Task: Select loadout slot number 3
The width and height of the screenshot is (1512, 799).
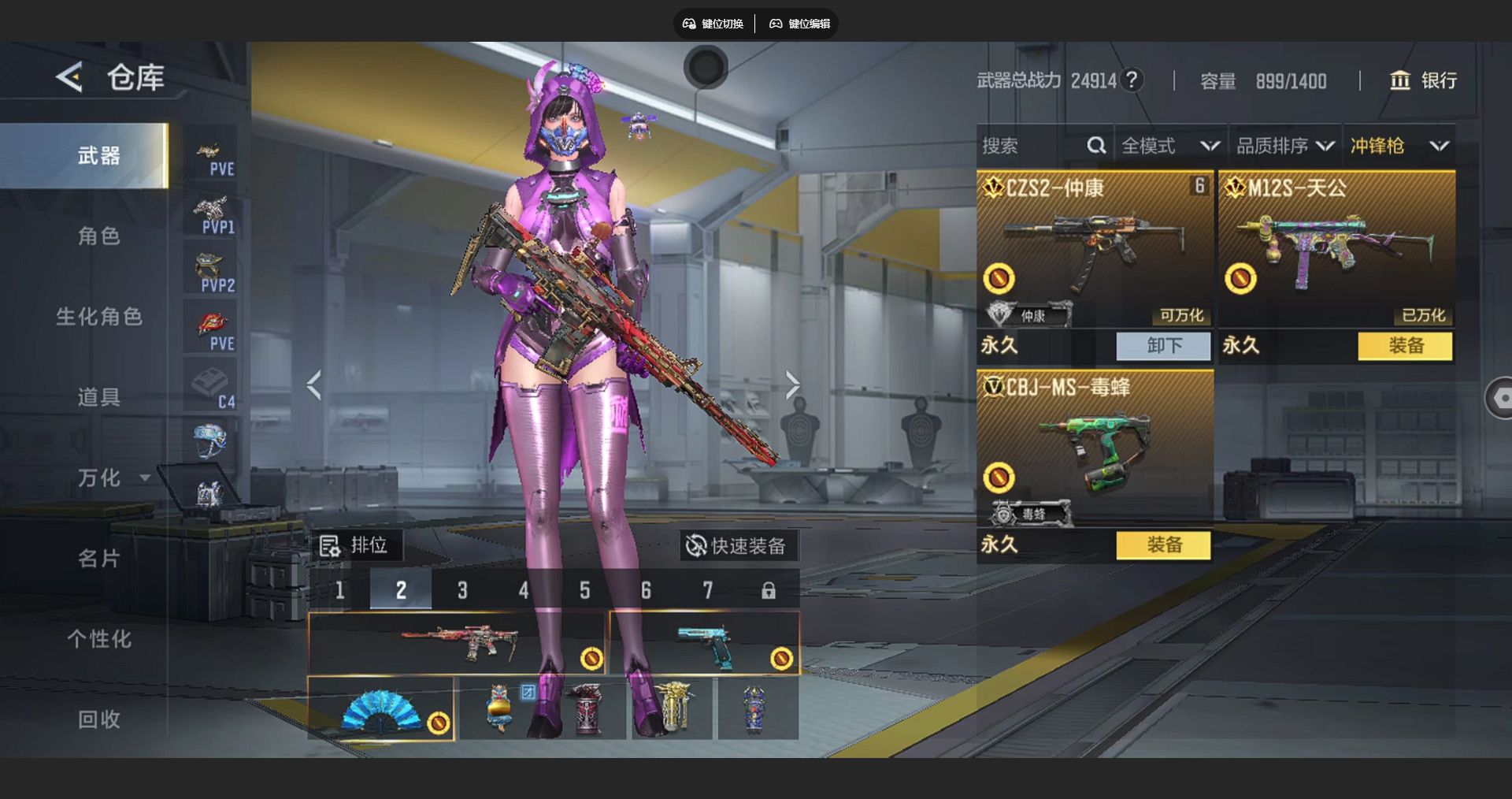Action: click(x=462, y=590)
